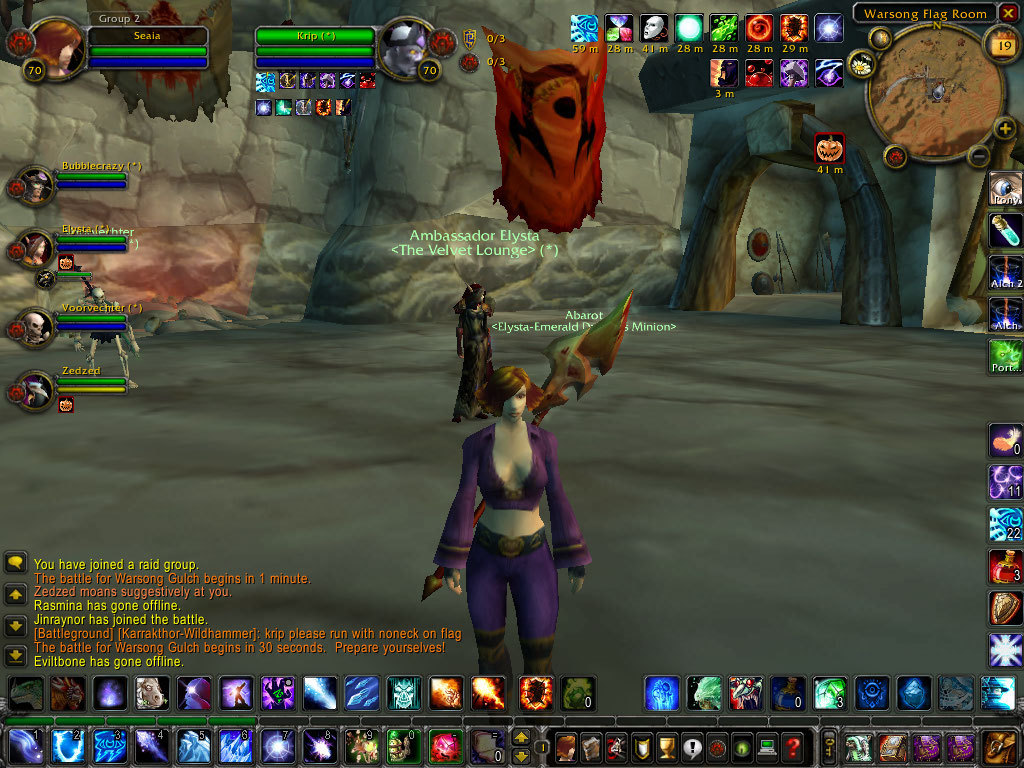The height and width of the screenshot is (768, 1024).
Task: Zoom out the minimap with the minus button
Action: 979,156
